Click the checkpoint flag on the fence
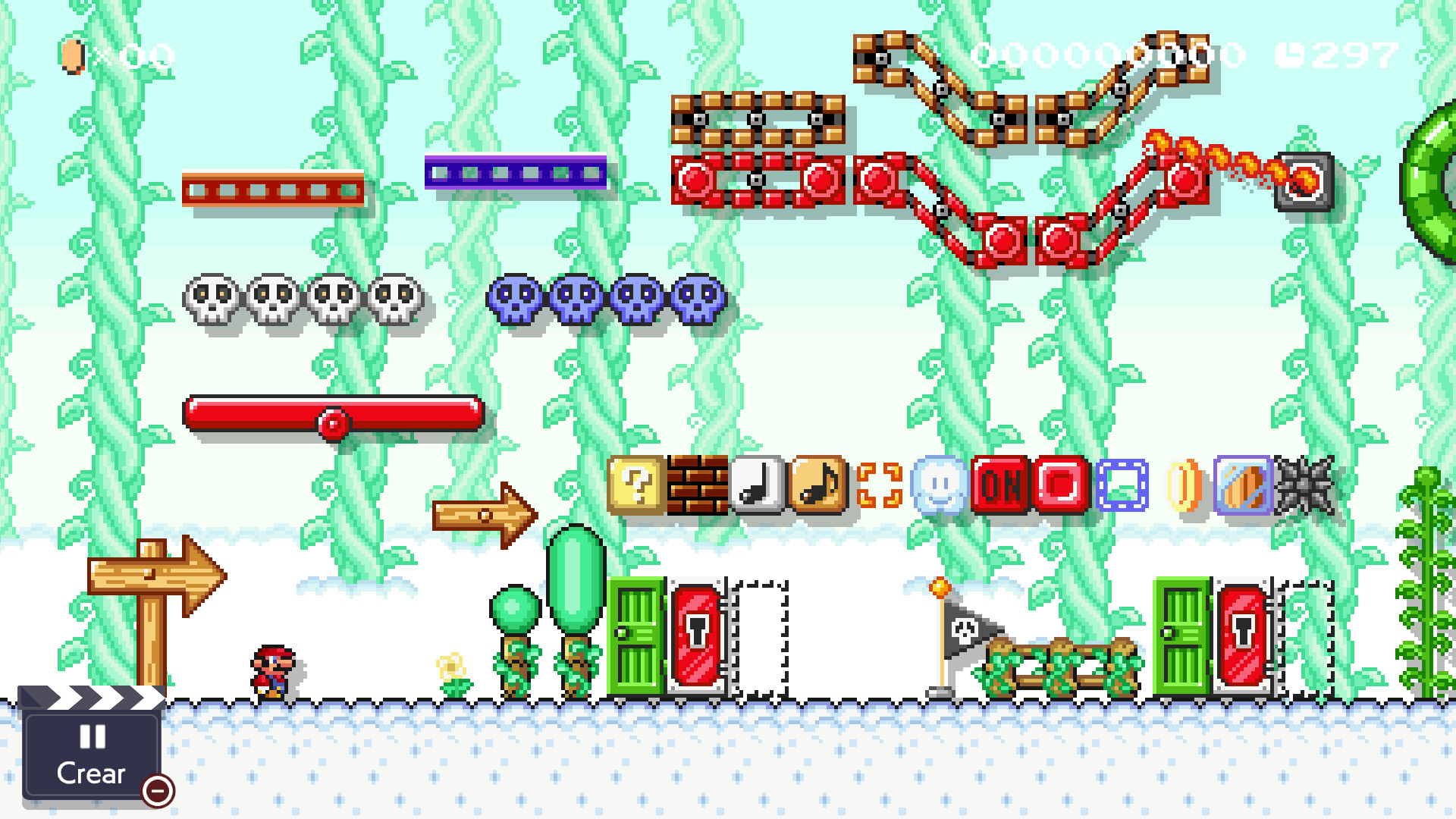Screen dimensions: 1456x819 (x=963, y=629)
